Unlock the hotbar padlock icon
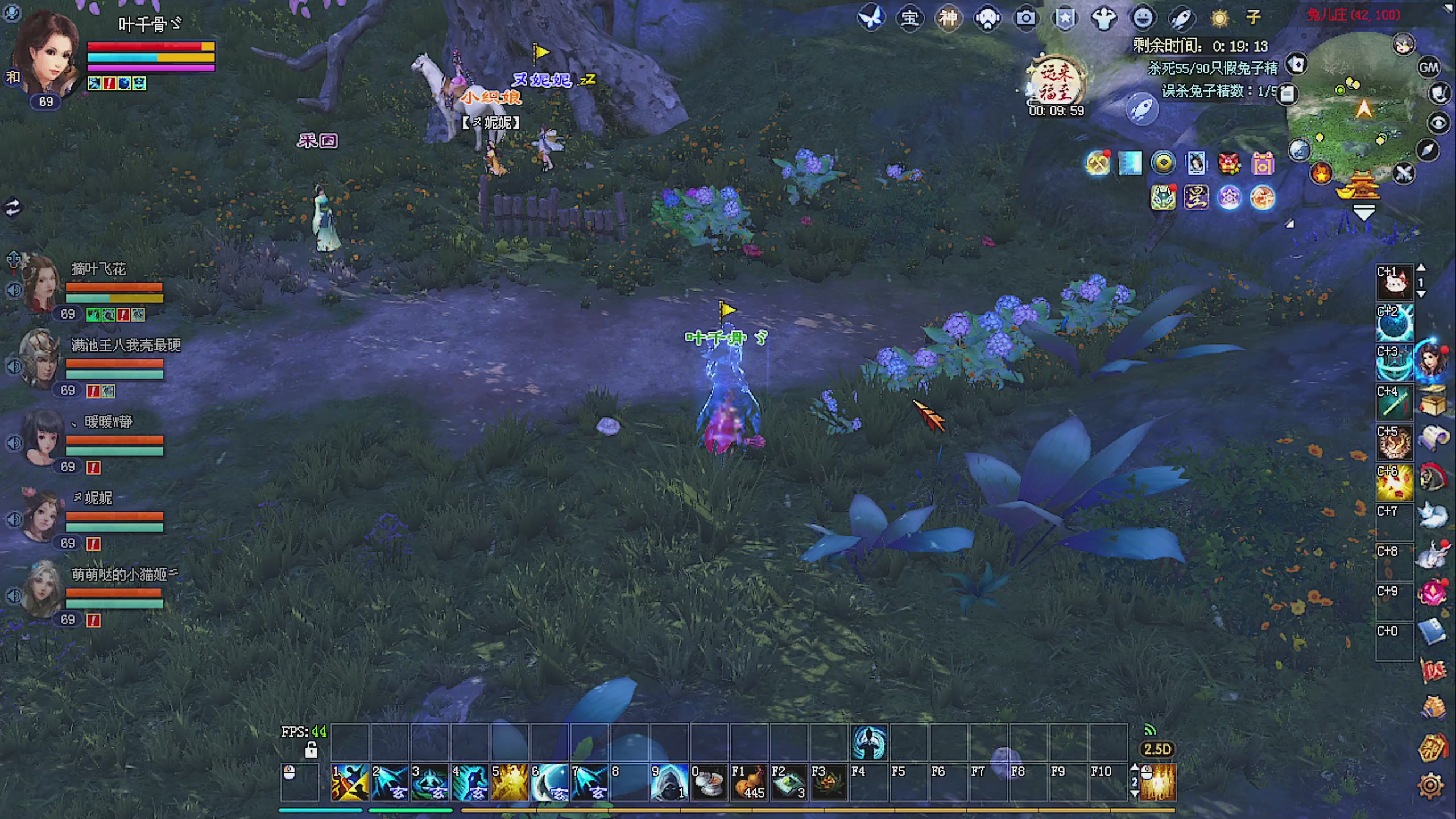The height and width of the screenshot is (819, 1456). (x=311, y=750)
